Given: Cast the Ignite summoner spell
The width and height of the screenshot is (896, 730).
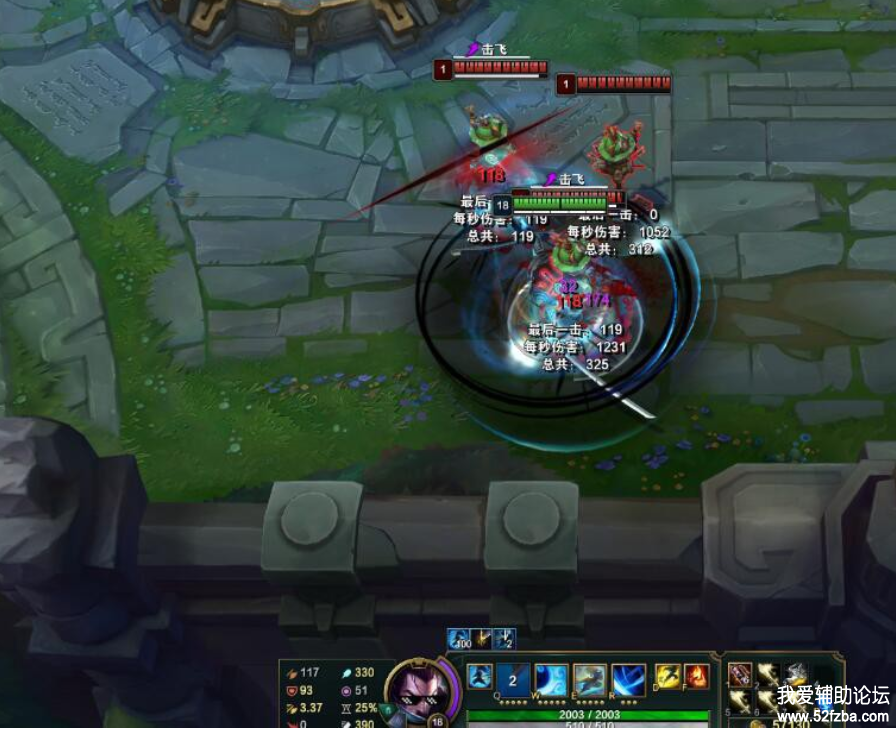Looking at the screenshot, I should click(696, 676).
